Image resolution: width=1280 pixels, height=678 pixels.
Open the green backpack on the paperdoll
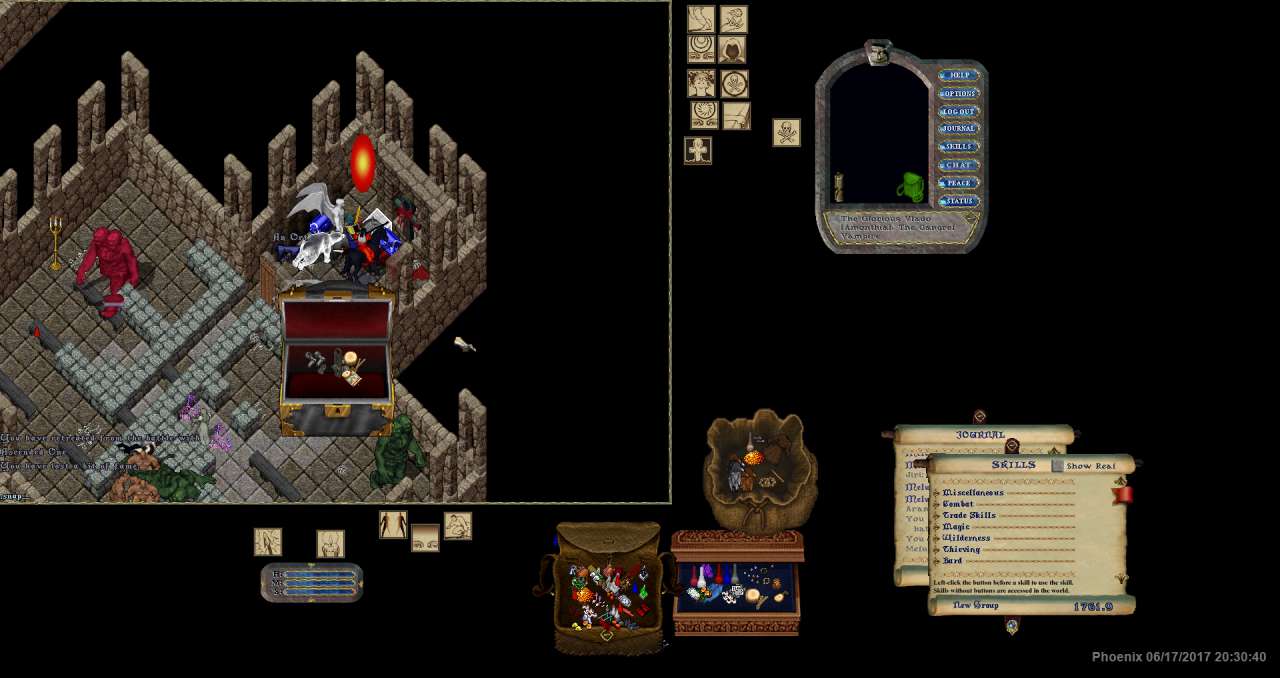coord(911,186)
